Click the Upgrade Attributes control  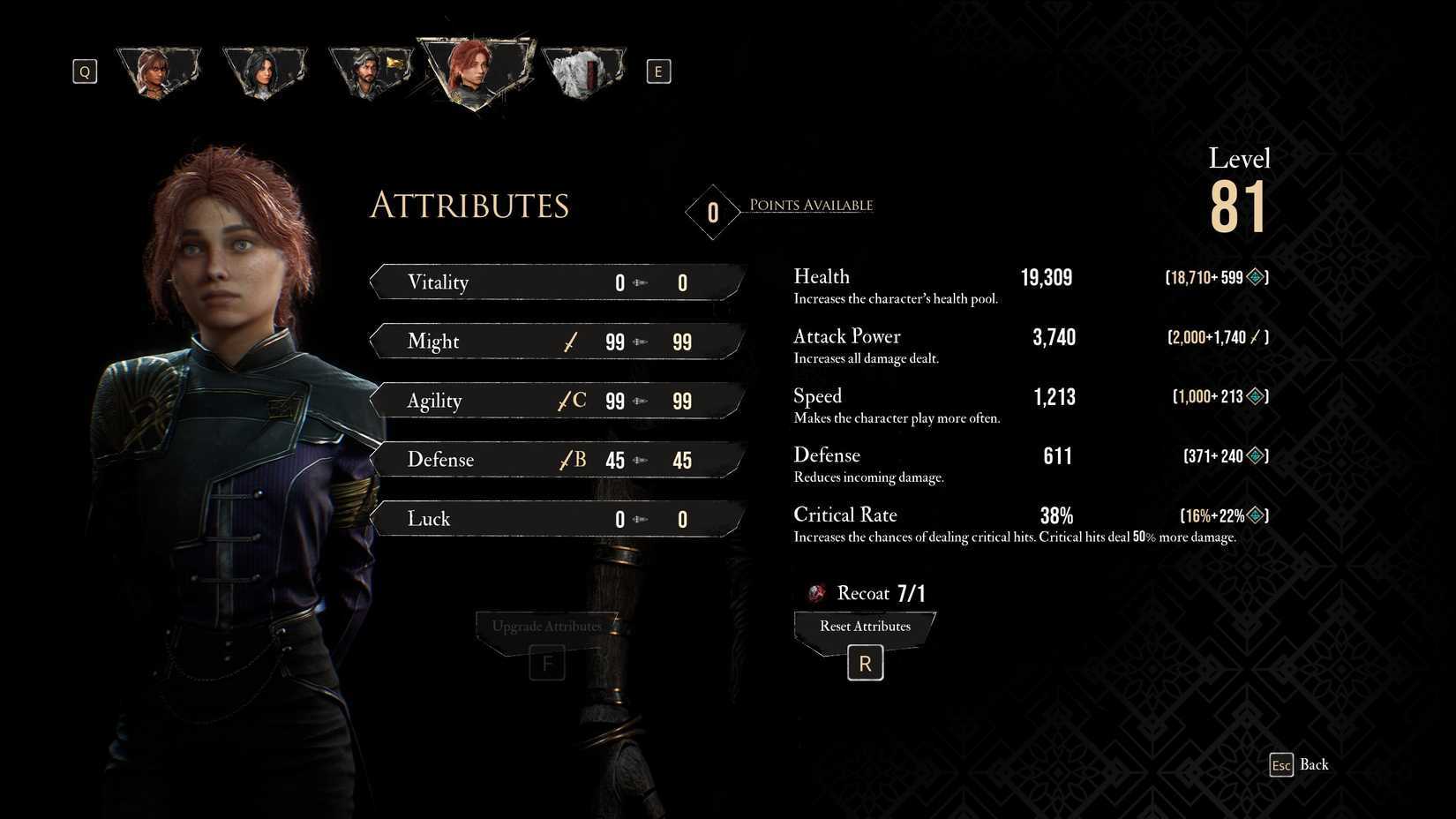(546, 625)
